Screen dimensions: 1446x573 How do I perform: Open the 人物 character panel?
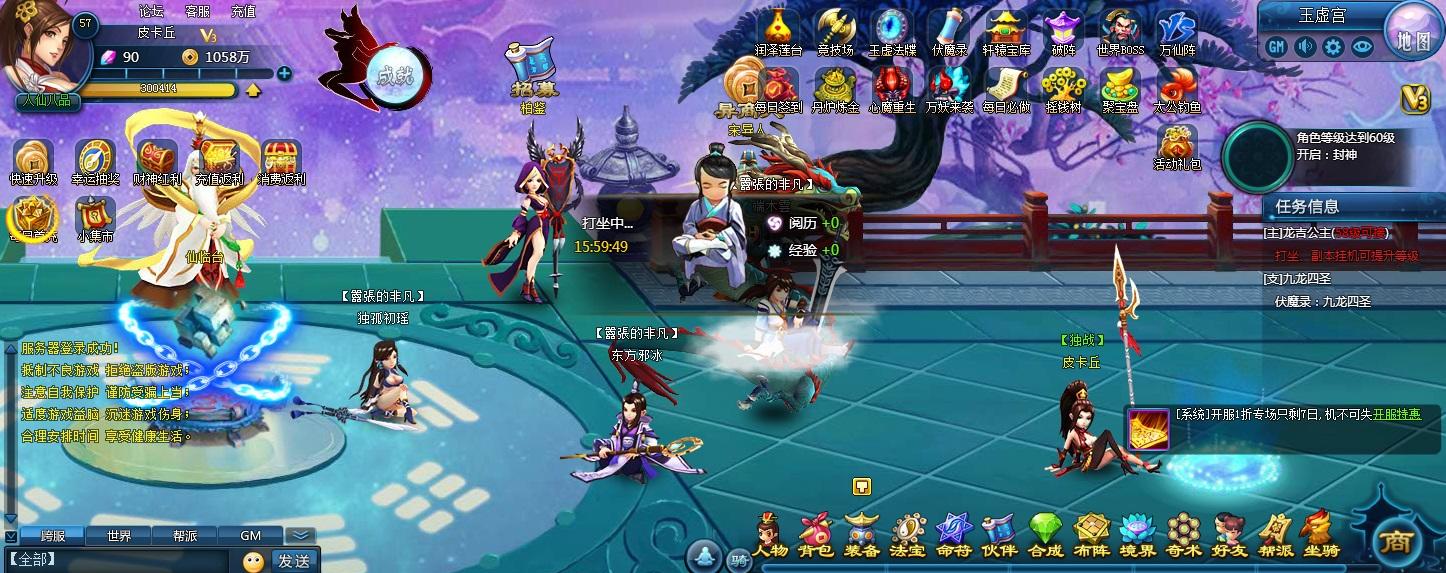[771, 535]
